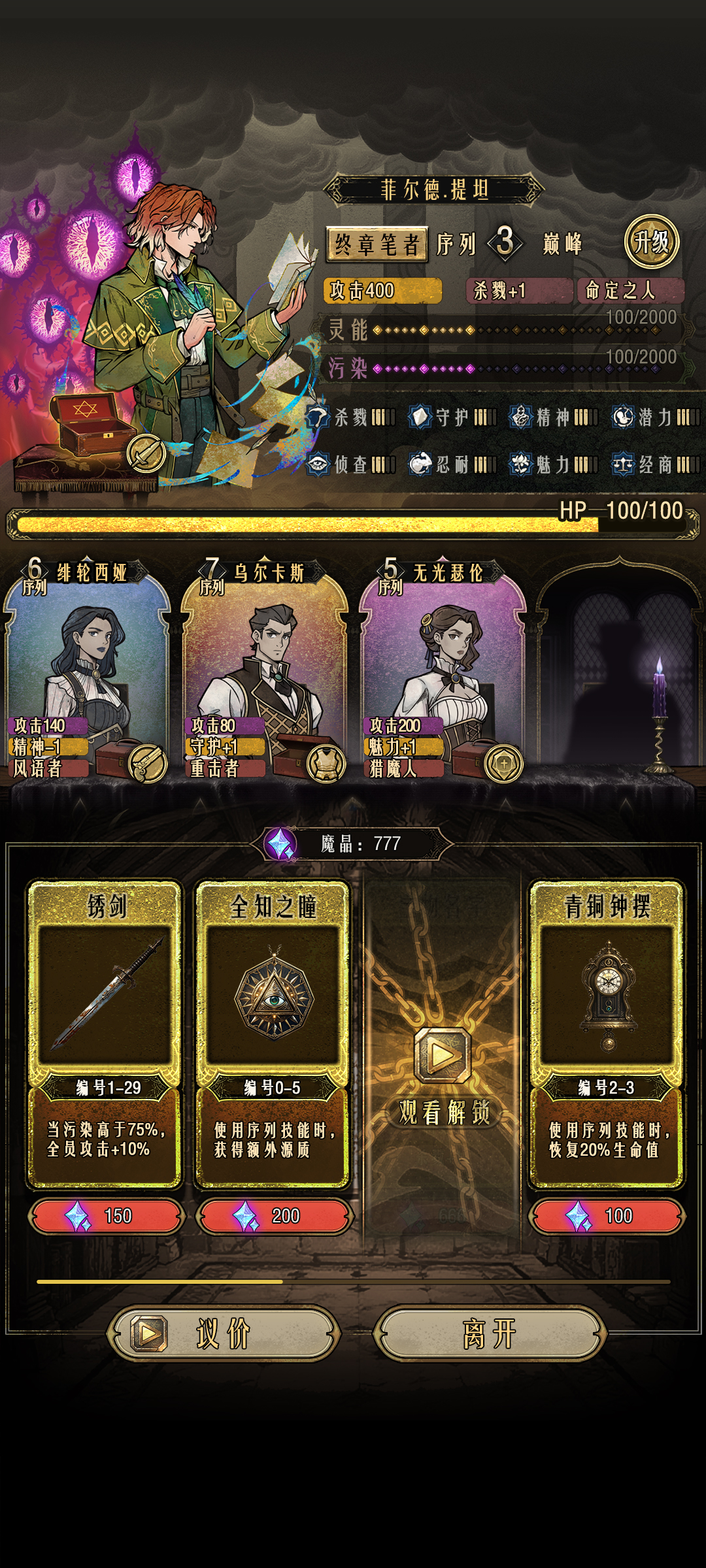This screenshot has height=1568, width=706.
Task: Tap the 命定之人 trait tag
Action: click(630, 290)
